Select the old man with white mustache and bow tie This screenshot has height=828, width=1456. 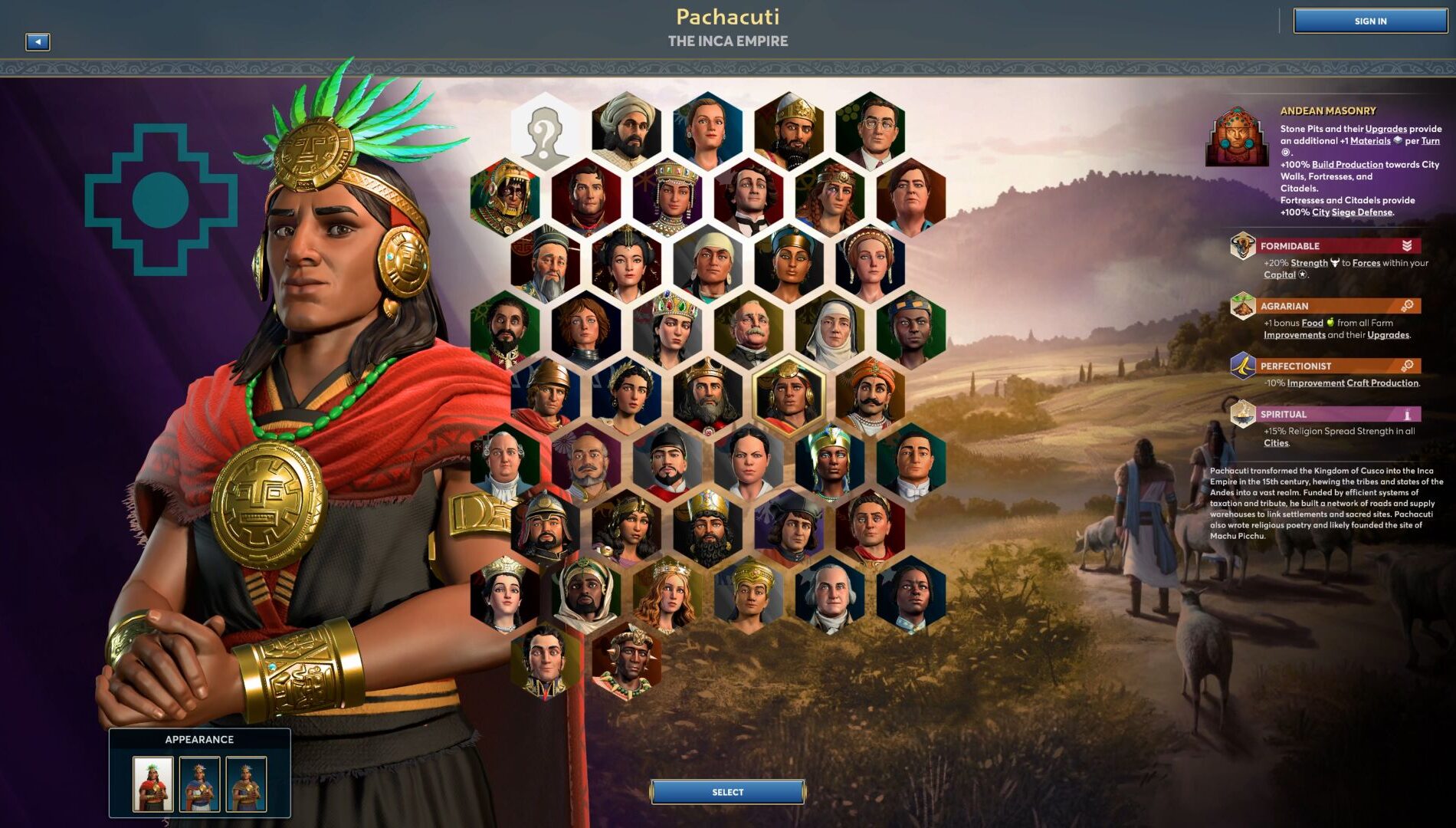tap(749, 330)
